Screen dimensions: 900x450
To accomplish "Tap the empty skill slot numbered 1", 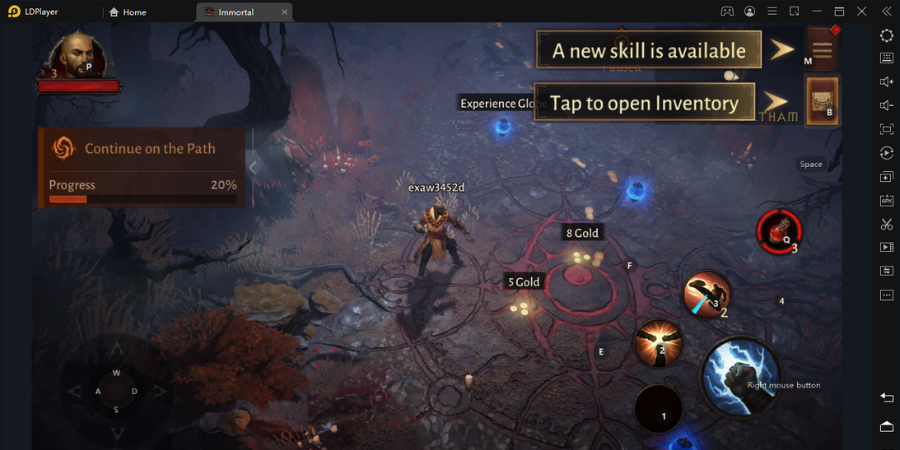I will click(659, 409).
